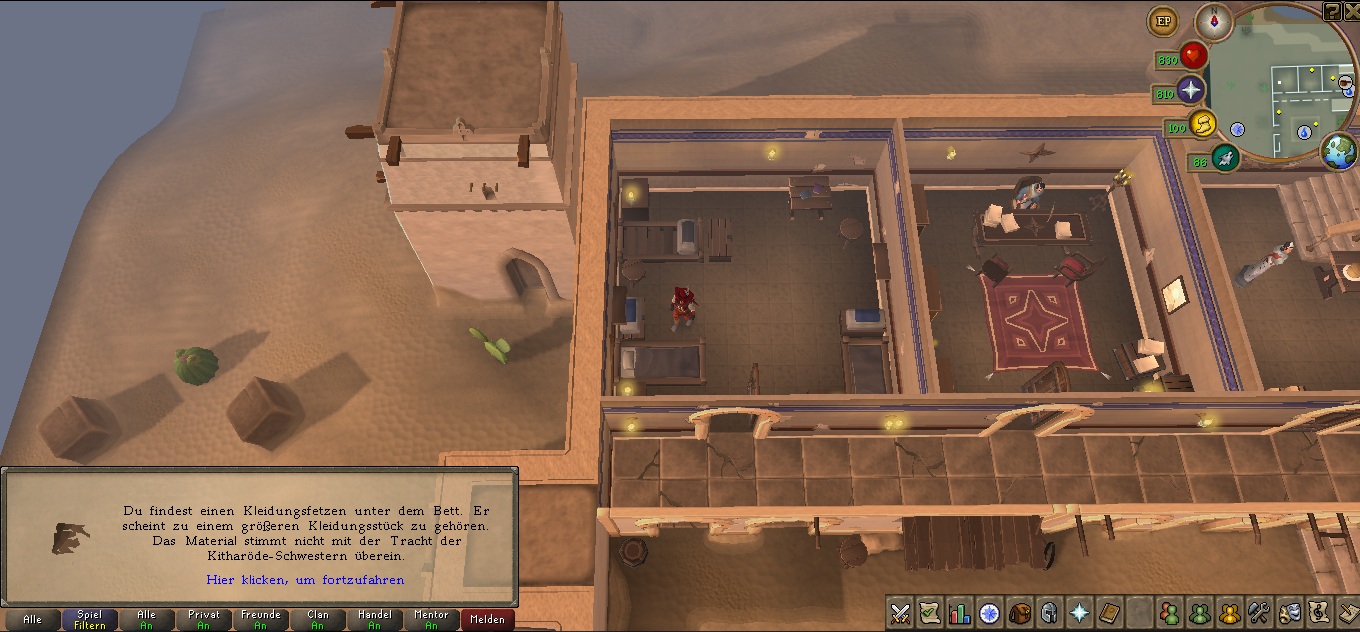Image resolution: width=1360 pixels, height=632 pixels.
Task: Click the compass to face north
Action: pos(1213,21)
